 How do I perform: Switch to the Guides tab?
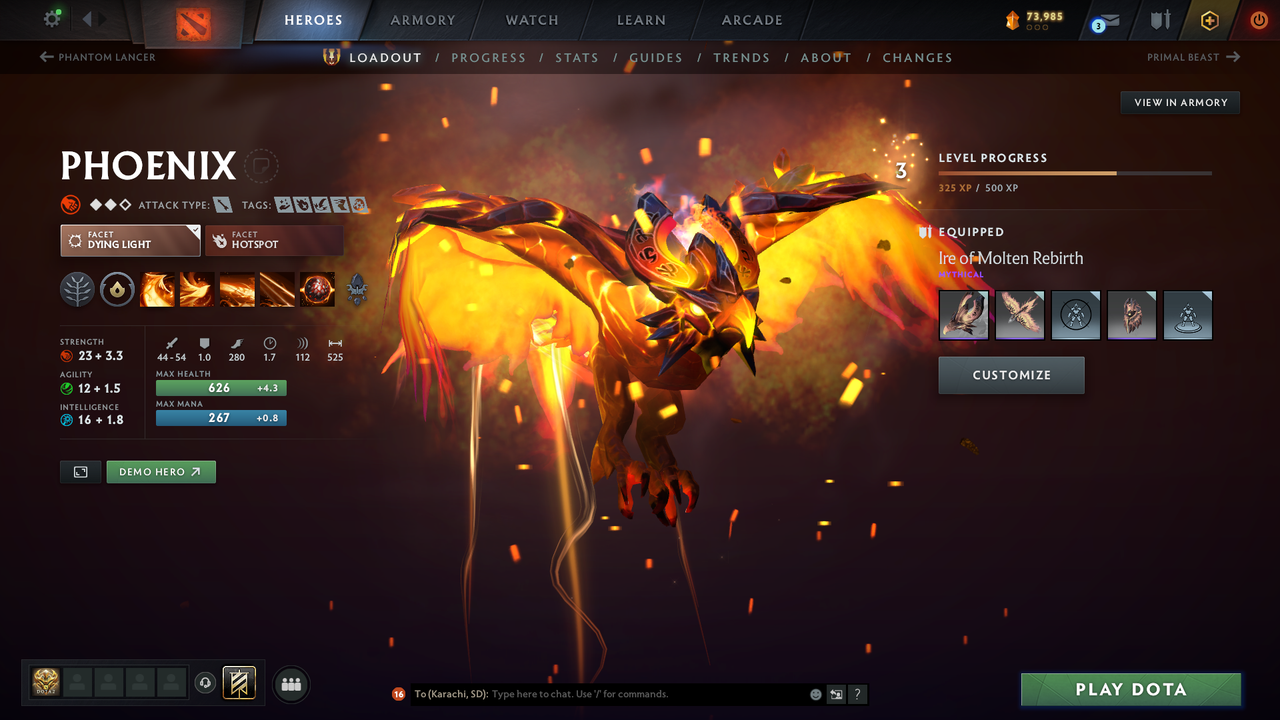point(656,57)
